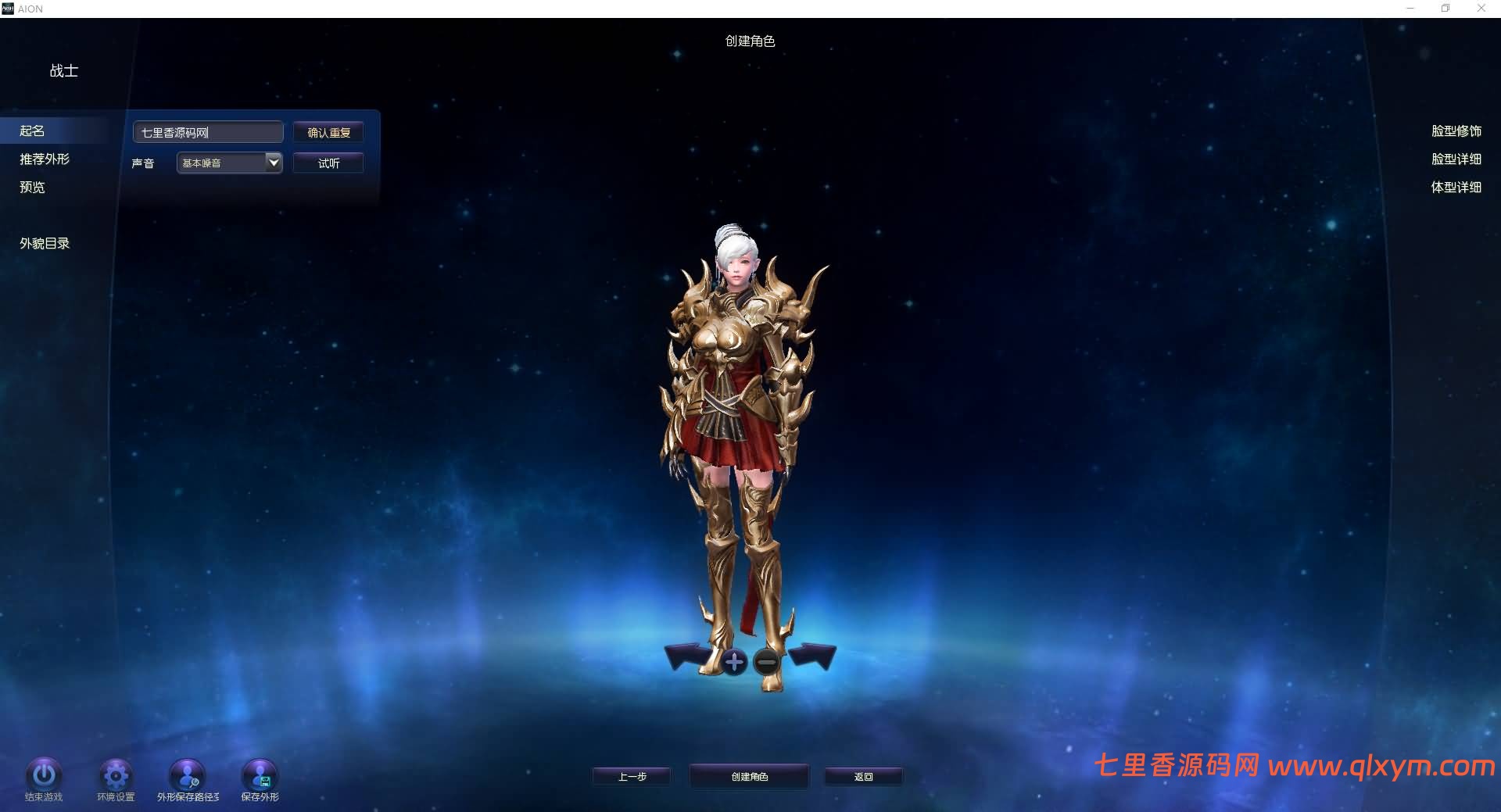The image size is (1501, 812).
Task: Rotate character with left arrow icon
Action: point(686,654)
